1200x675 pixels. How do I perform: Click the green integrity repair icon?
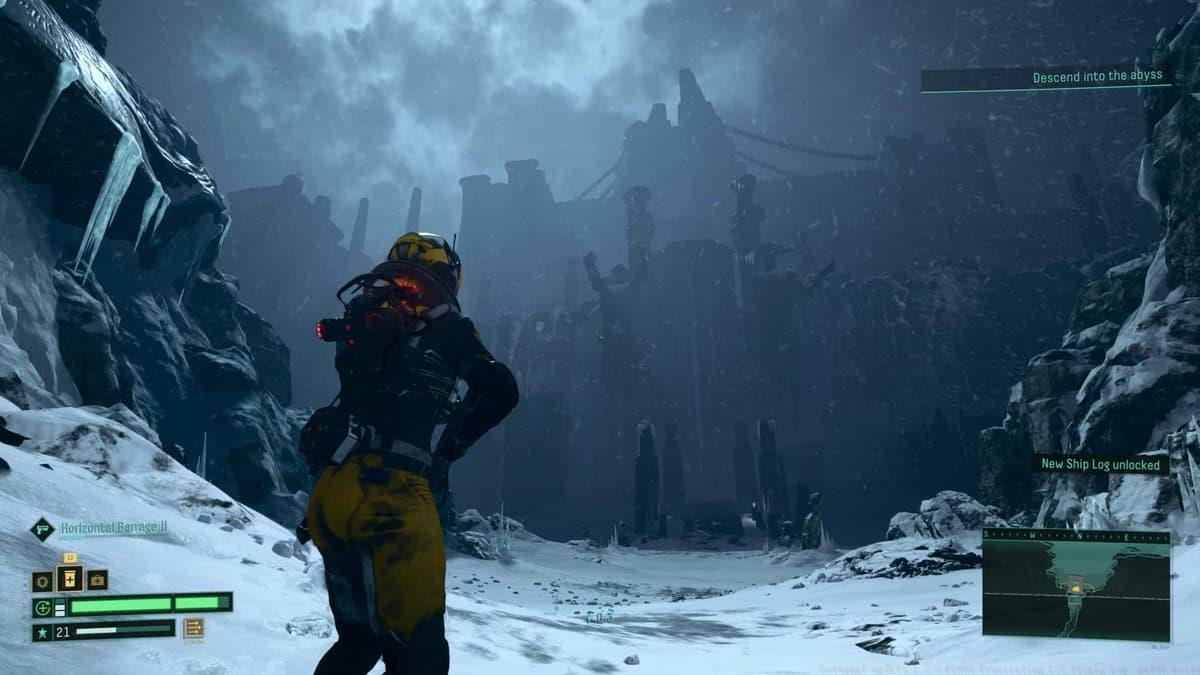(41, 605)
